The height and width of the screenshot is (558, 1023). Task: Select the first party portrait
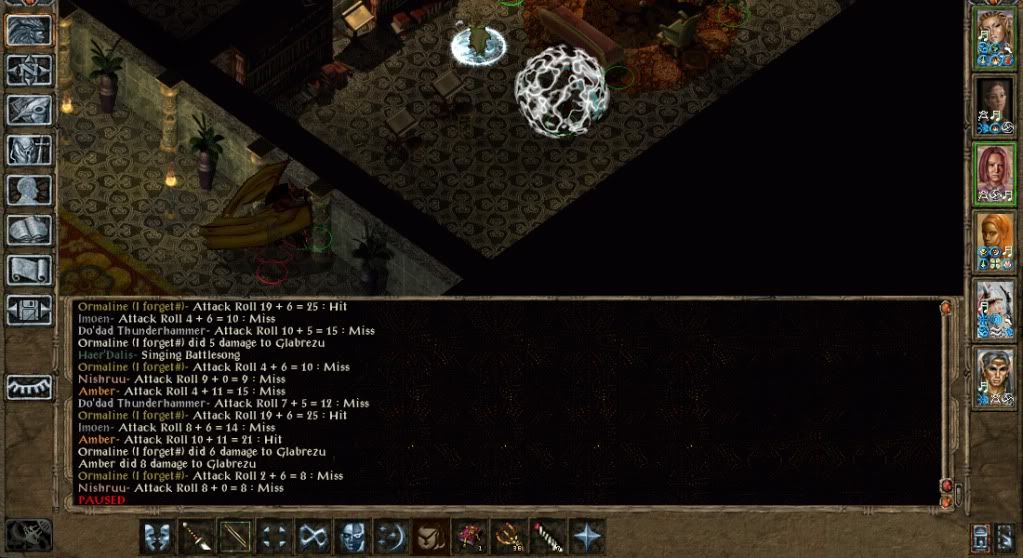pos(995,40)
